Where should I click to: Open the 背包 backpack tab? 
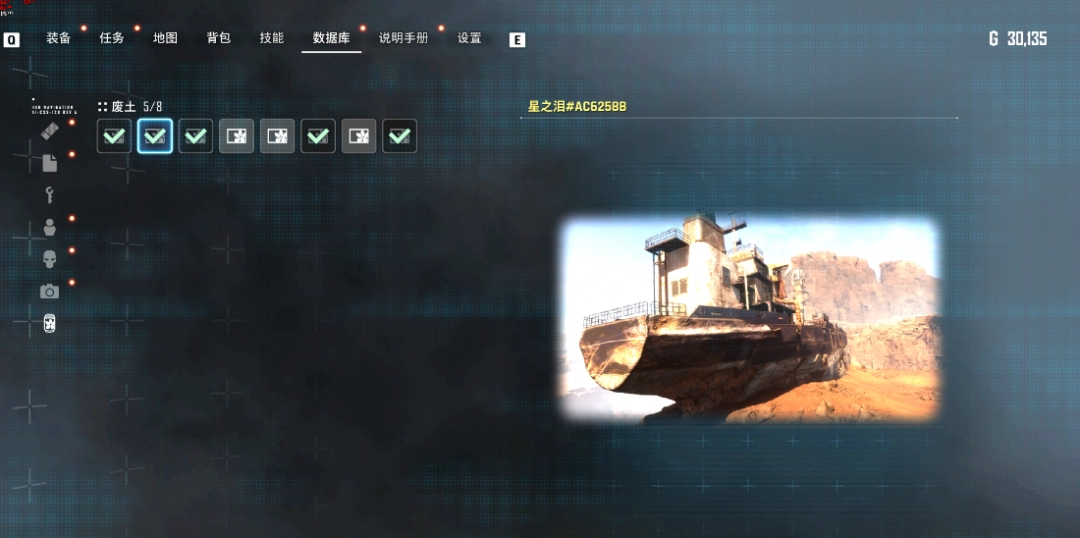coord(218,38)
